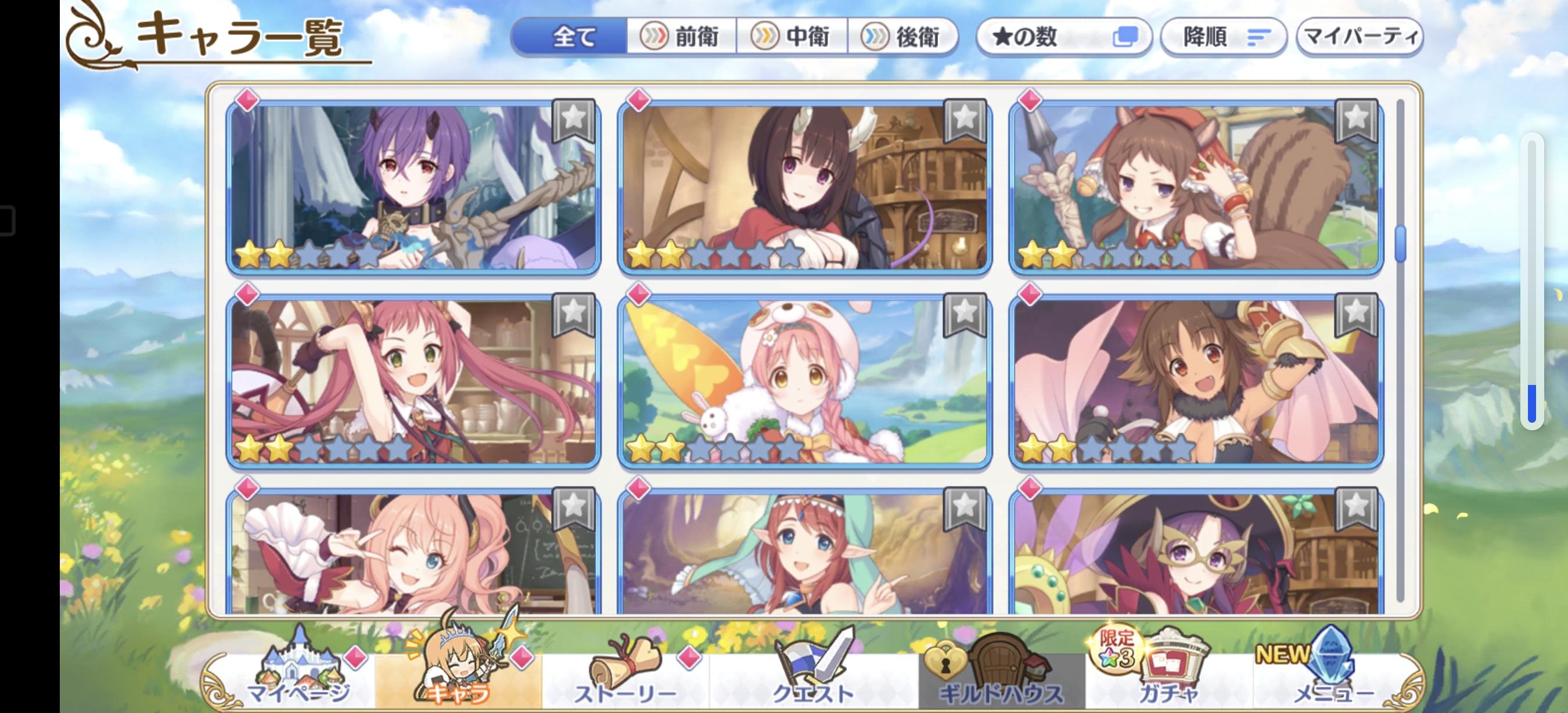Open the 降順 sort order selector
The height and width of the screenshot is (713, 1568).
point(1224,37)
